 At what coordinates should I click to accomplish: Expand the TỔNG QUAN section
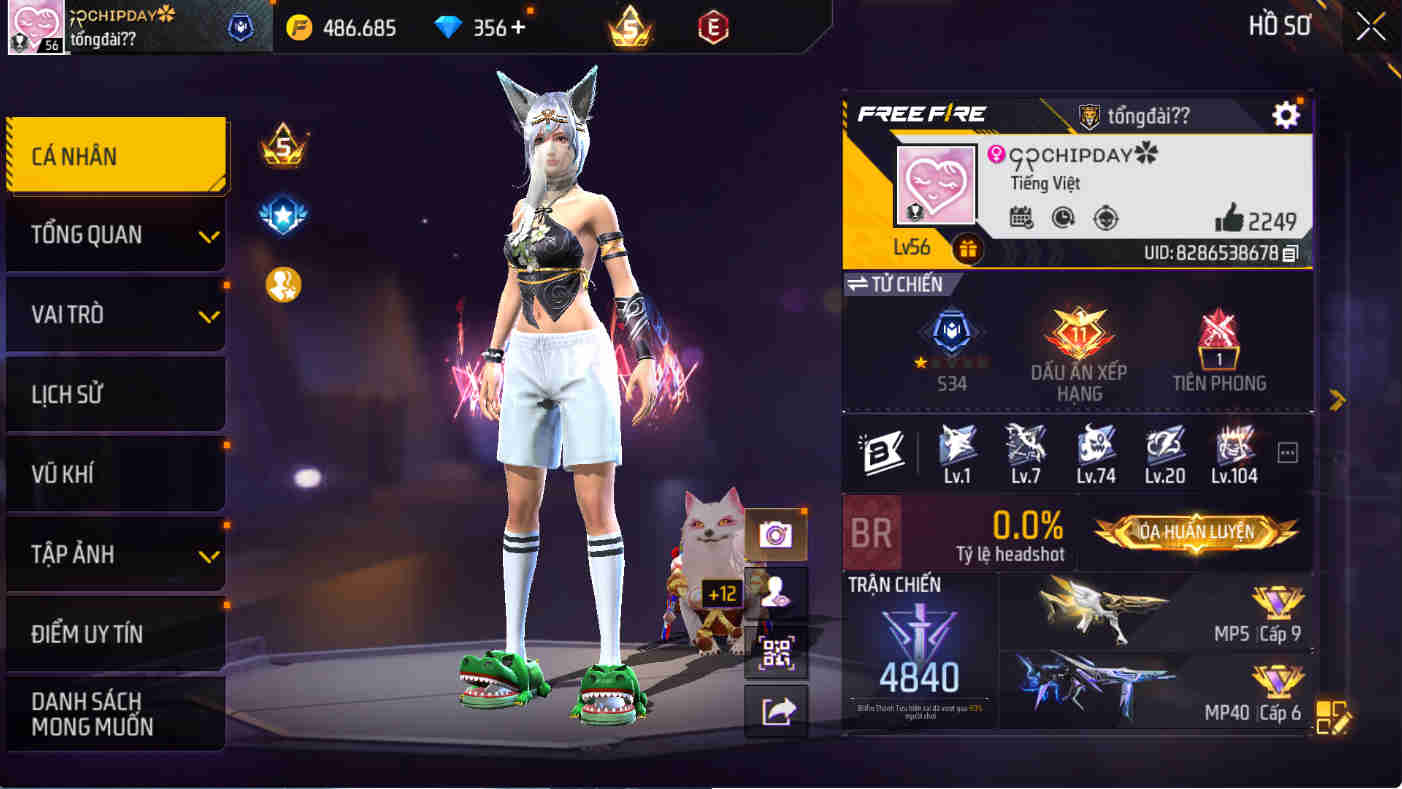tap(115, 233)
